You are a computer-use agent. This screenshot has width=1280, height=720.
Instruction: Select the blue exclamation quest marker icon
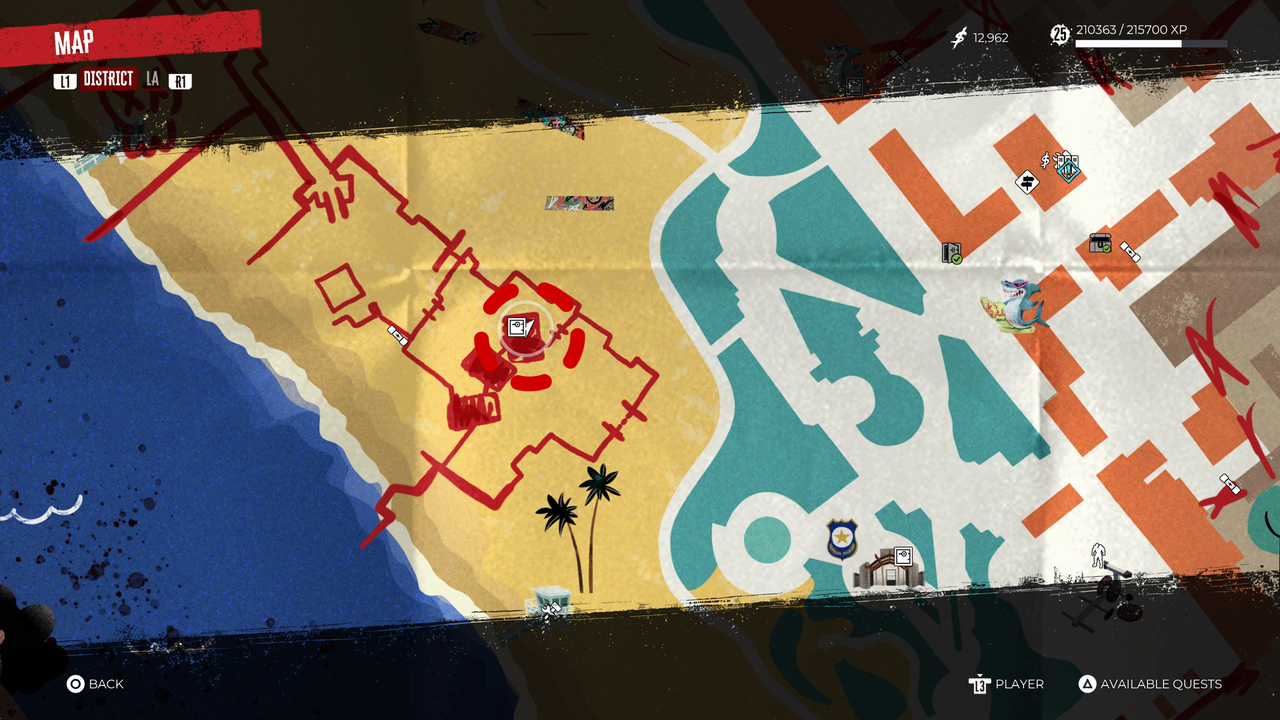[x=1068, y=170]
